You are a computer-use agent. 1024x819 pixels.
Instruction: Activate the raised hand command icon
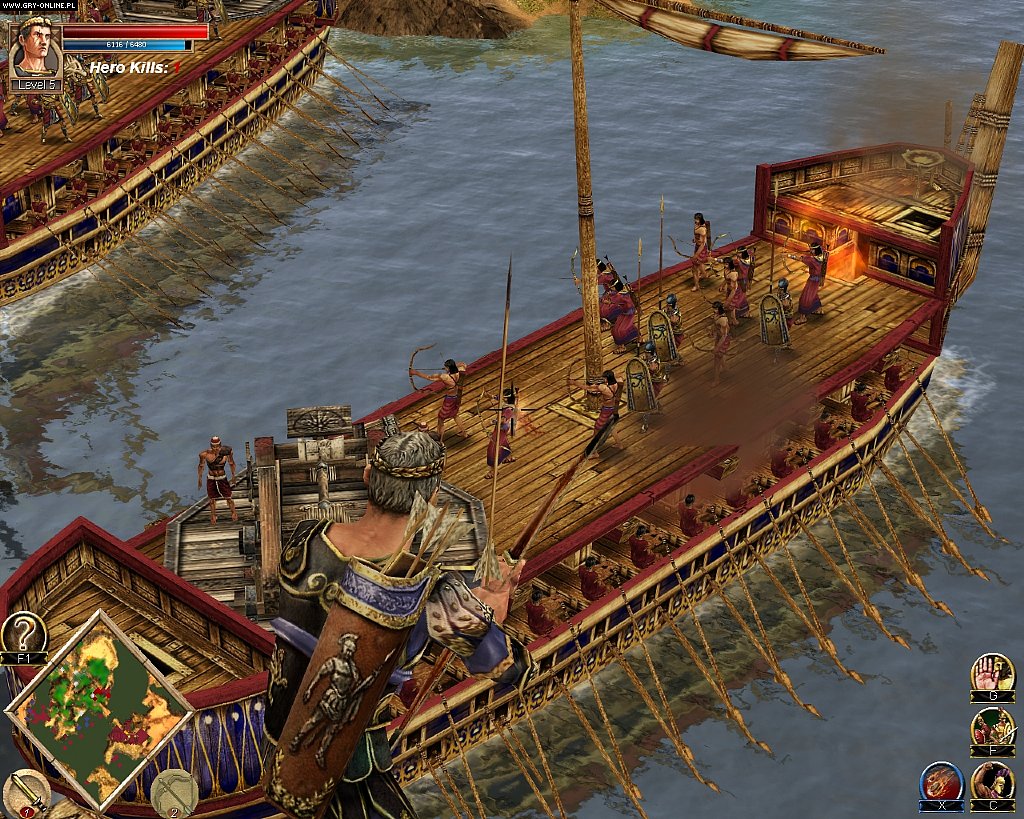click(992, 673)
